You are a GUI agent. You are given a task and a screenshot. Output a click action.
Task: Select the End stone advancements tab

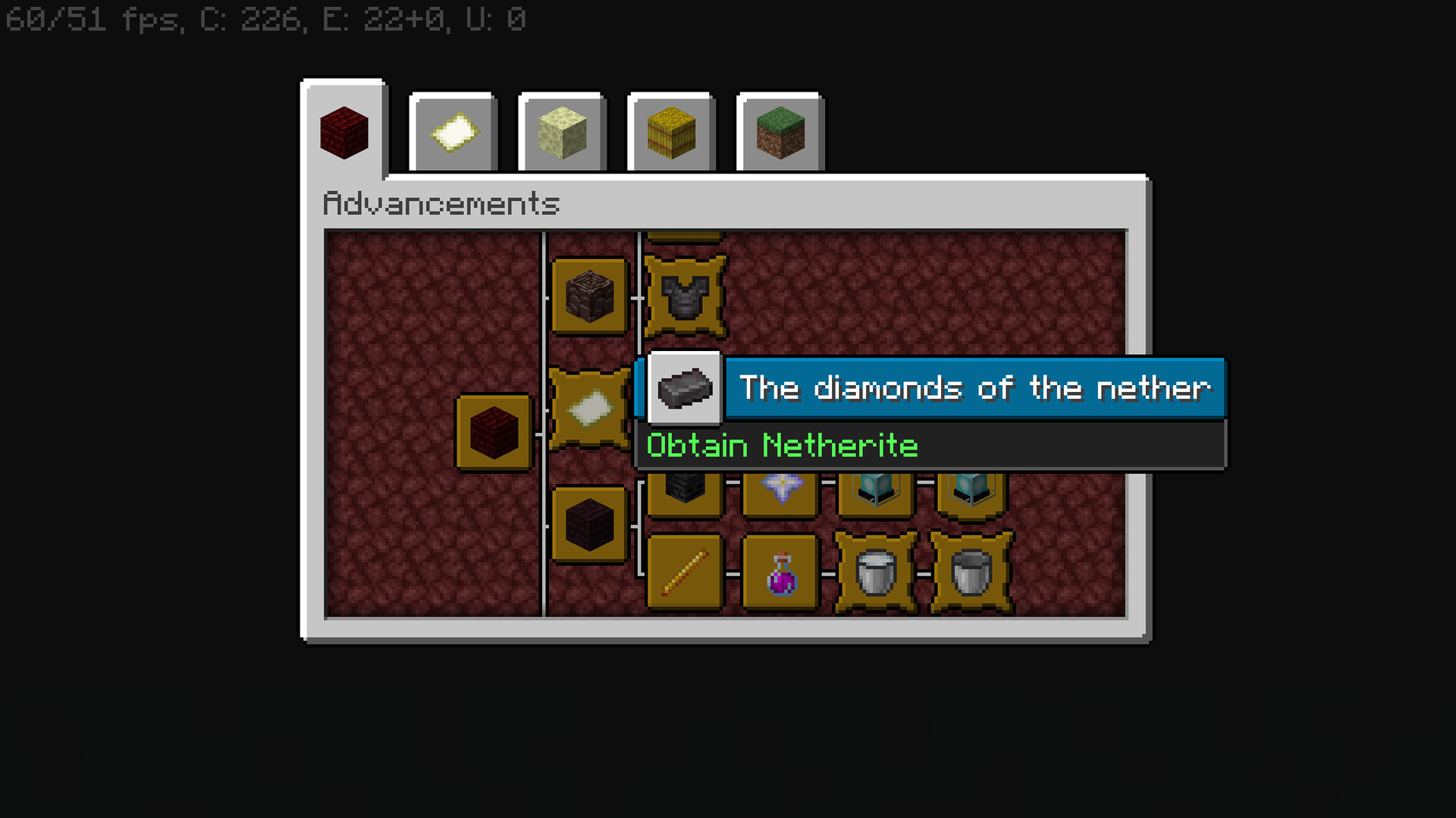(563, 133)
